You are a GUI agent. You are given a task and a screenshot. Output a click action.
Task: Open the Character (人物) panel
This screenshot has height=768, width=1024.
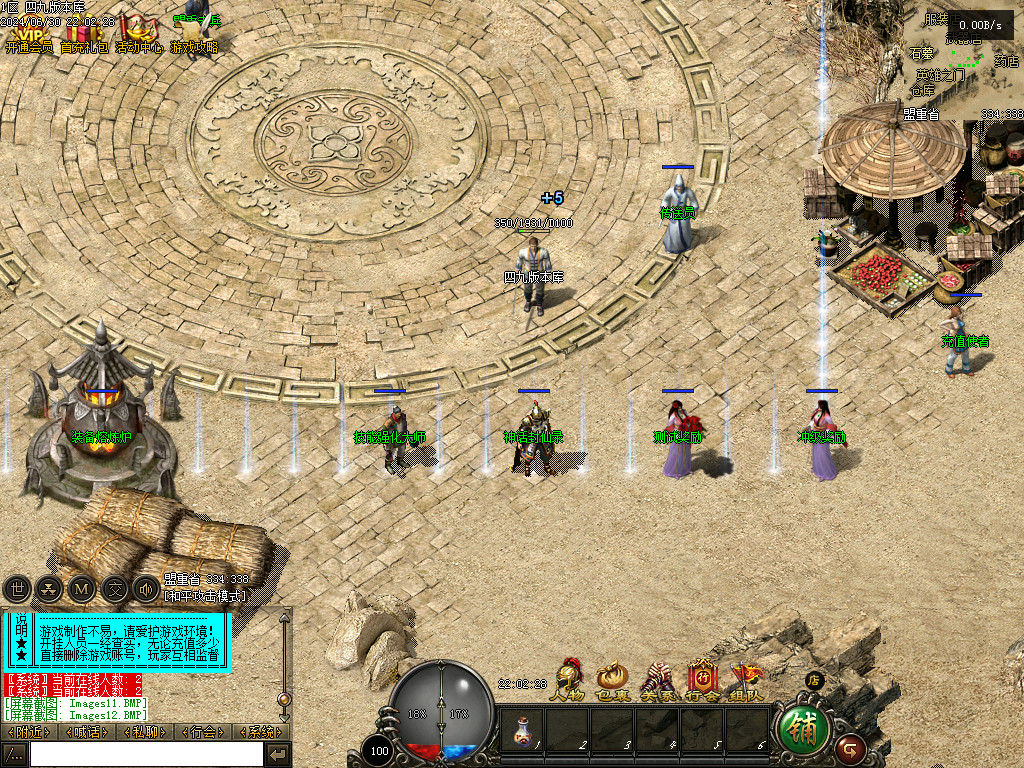(x=567, y=680)
